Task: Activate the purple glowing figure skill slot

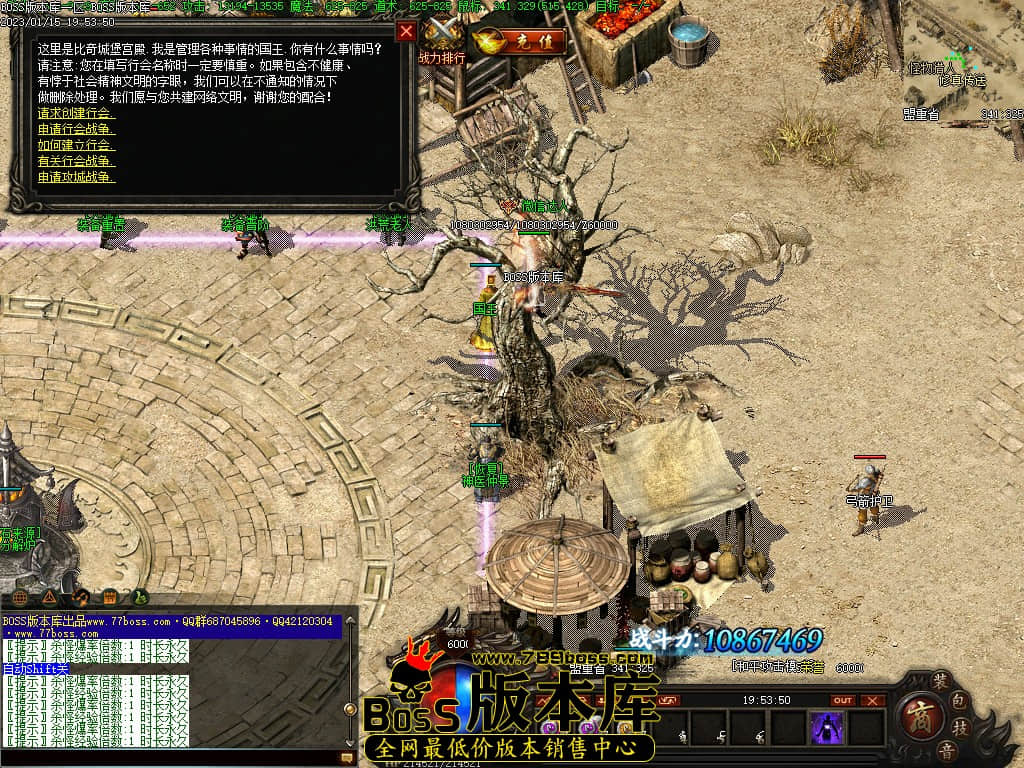Action: pos(827,728)
